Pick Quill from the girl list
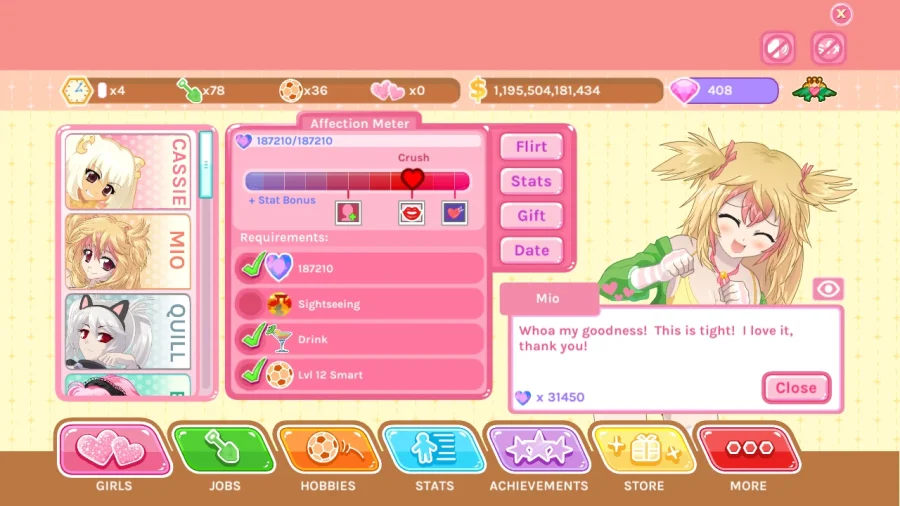The image size is (900, 506). click(128, 331)
